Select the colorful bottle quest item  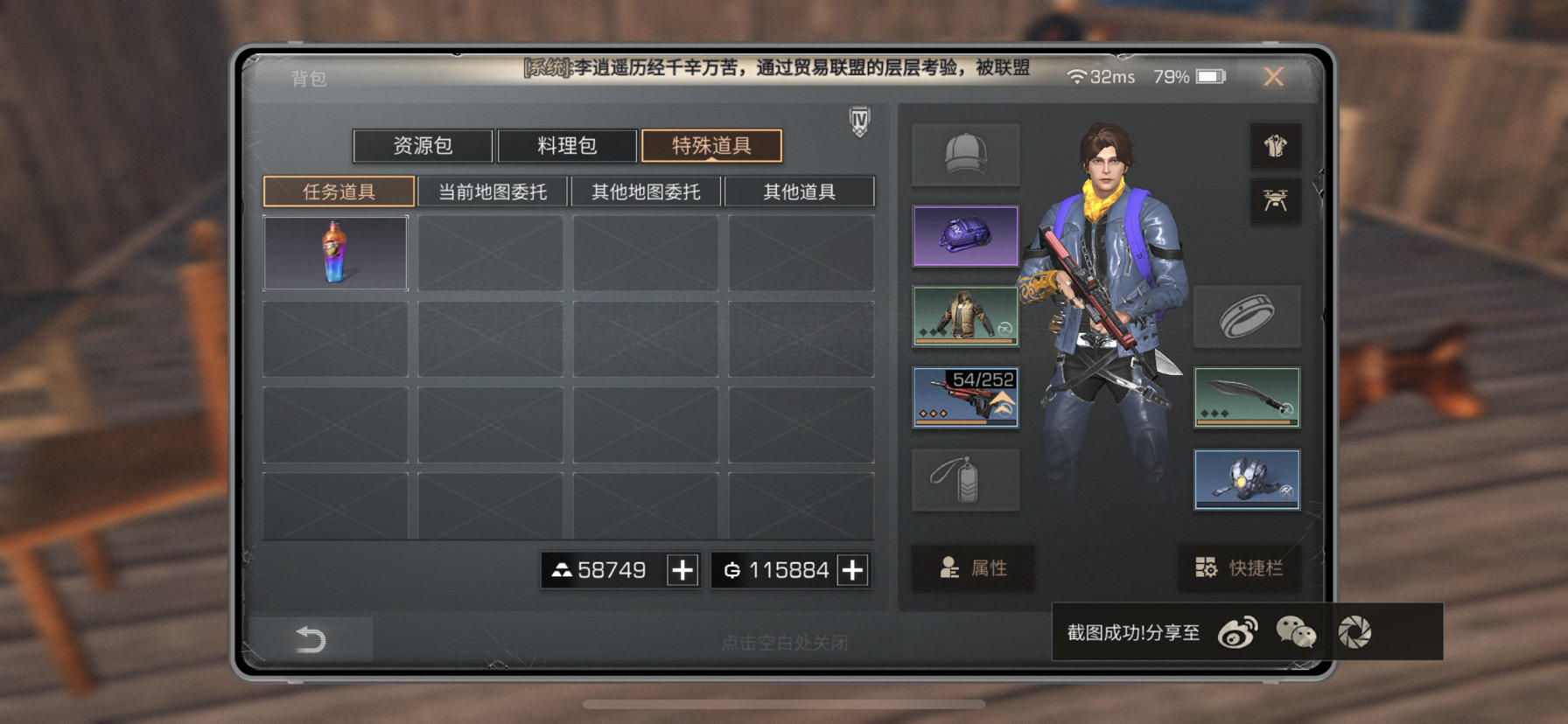point(336,254)
